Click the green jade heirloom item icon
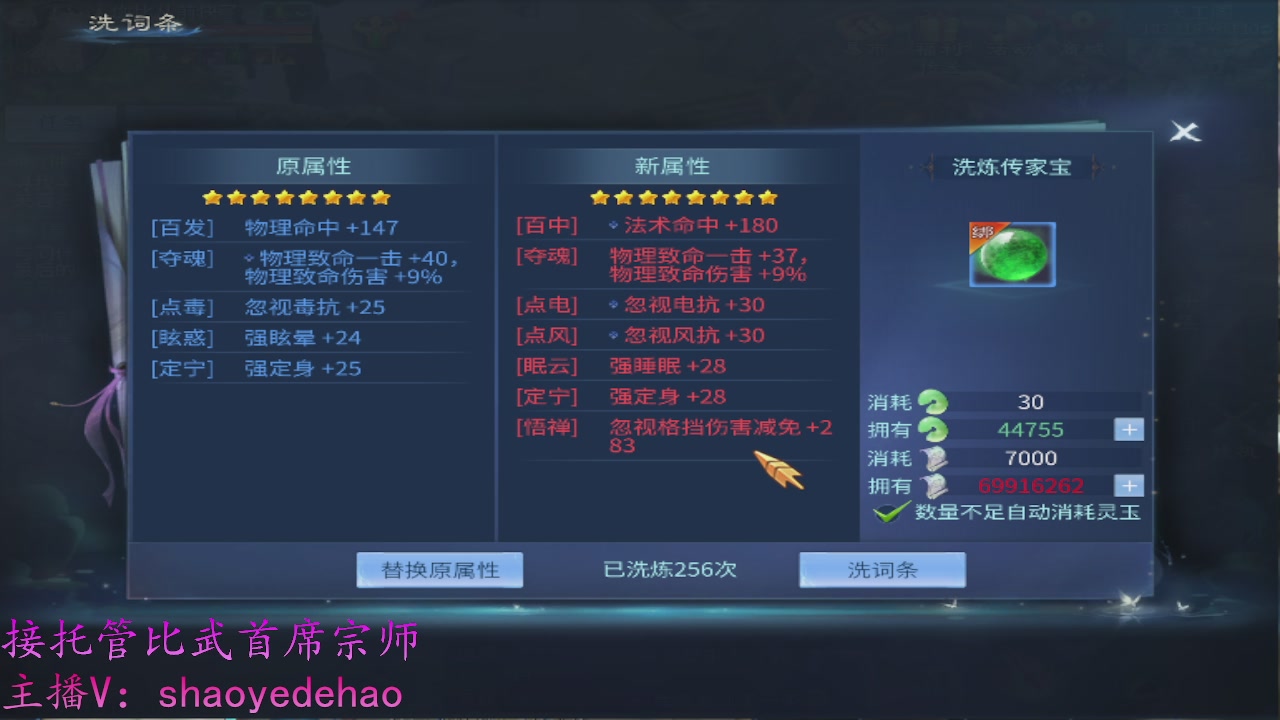This screenshot has height=720, width=1280. pyautogui.click(x=1012, y=254)
